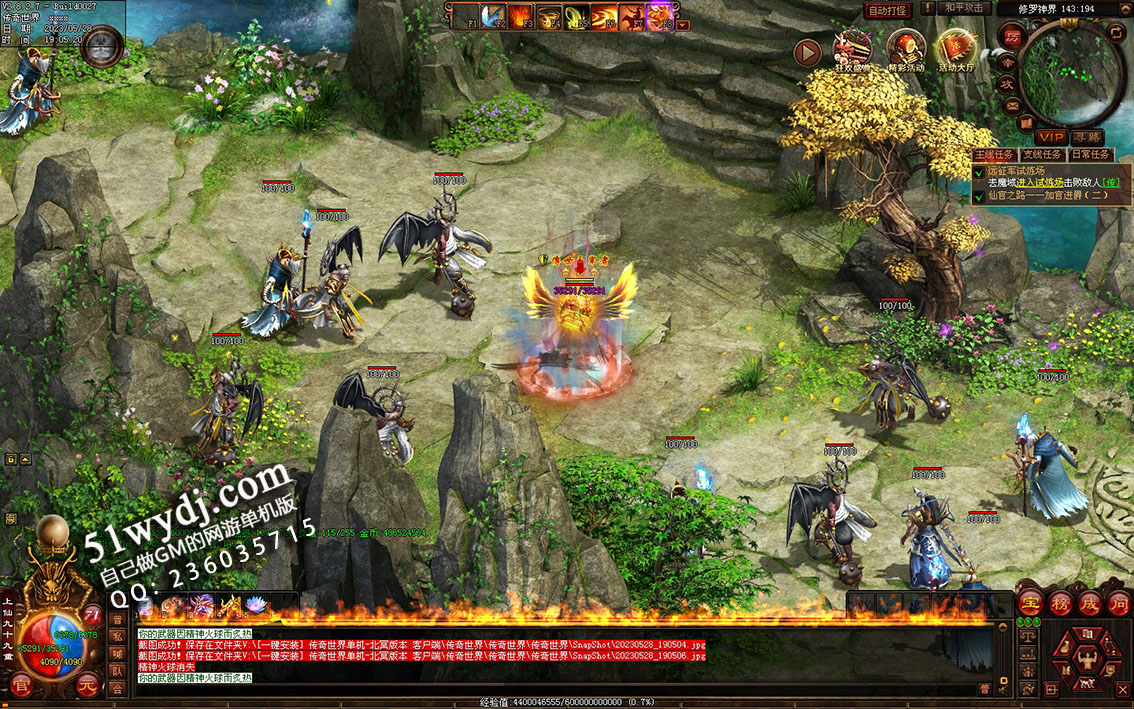
Task: Click the 寻路 pathfinding button
Action: [1087, 136]
